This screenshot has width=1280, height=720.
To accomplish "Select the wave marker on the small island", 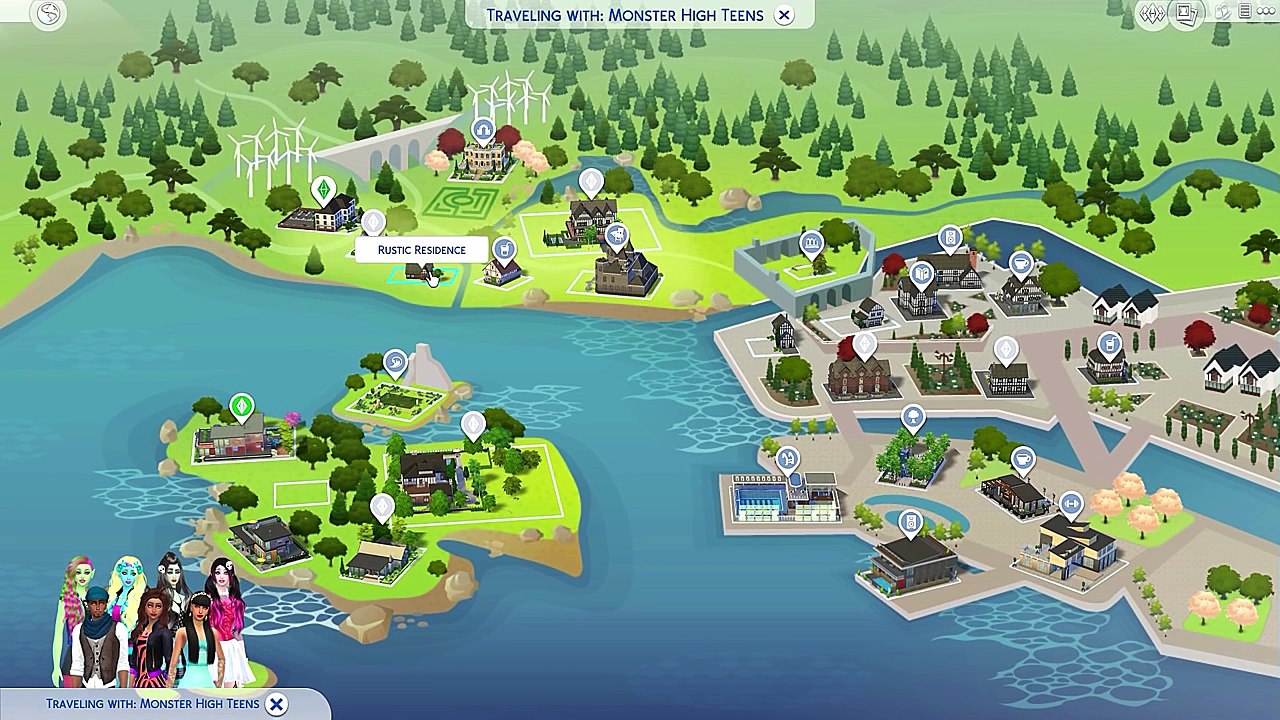I will pyautogui.click(x=395, y=361).
